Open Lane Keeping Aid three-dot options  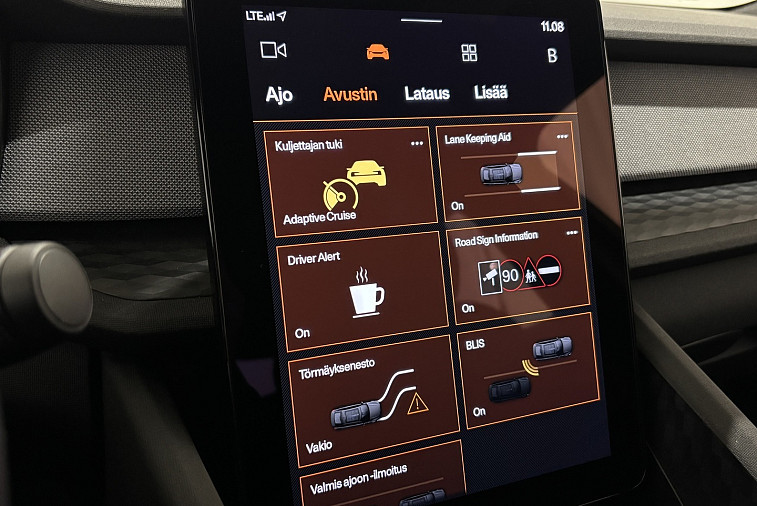coord(562,135)
